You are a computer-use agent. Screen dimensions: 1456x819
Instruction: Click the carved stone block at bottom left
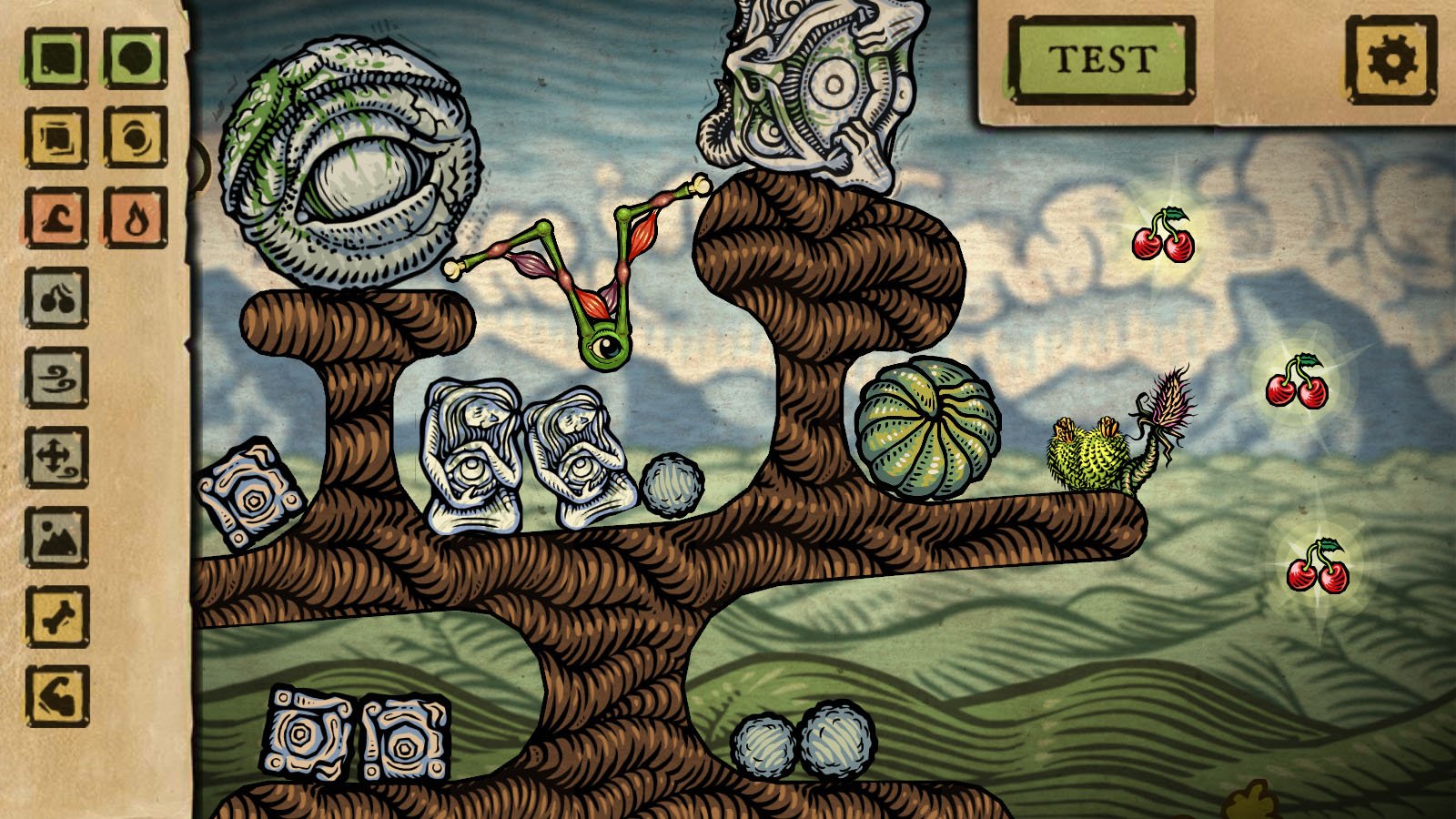click(x=305, y=734)
